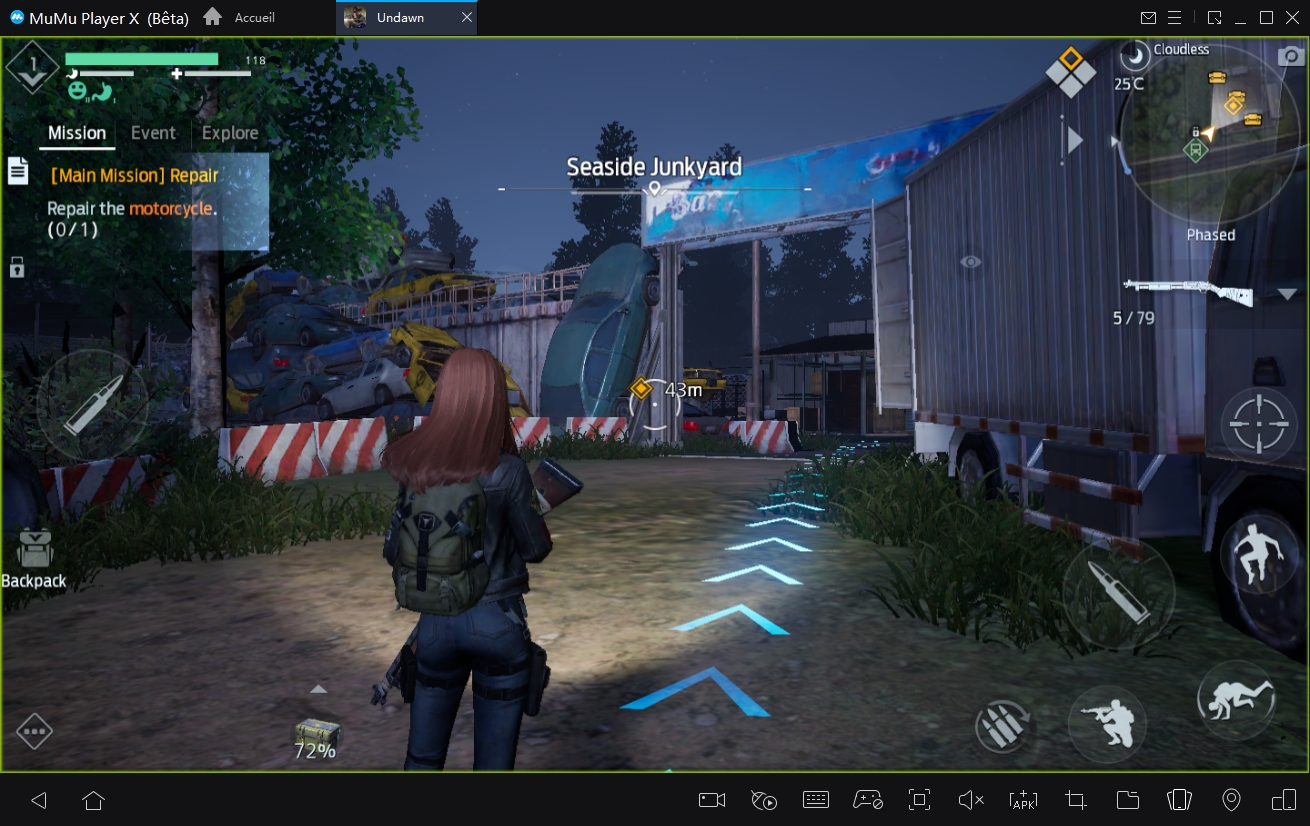Tap the diamond compass icon above the minimap
The image size is (1310, 826).
tap(1071, 71)
